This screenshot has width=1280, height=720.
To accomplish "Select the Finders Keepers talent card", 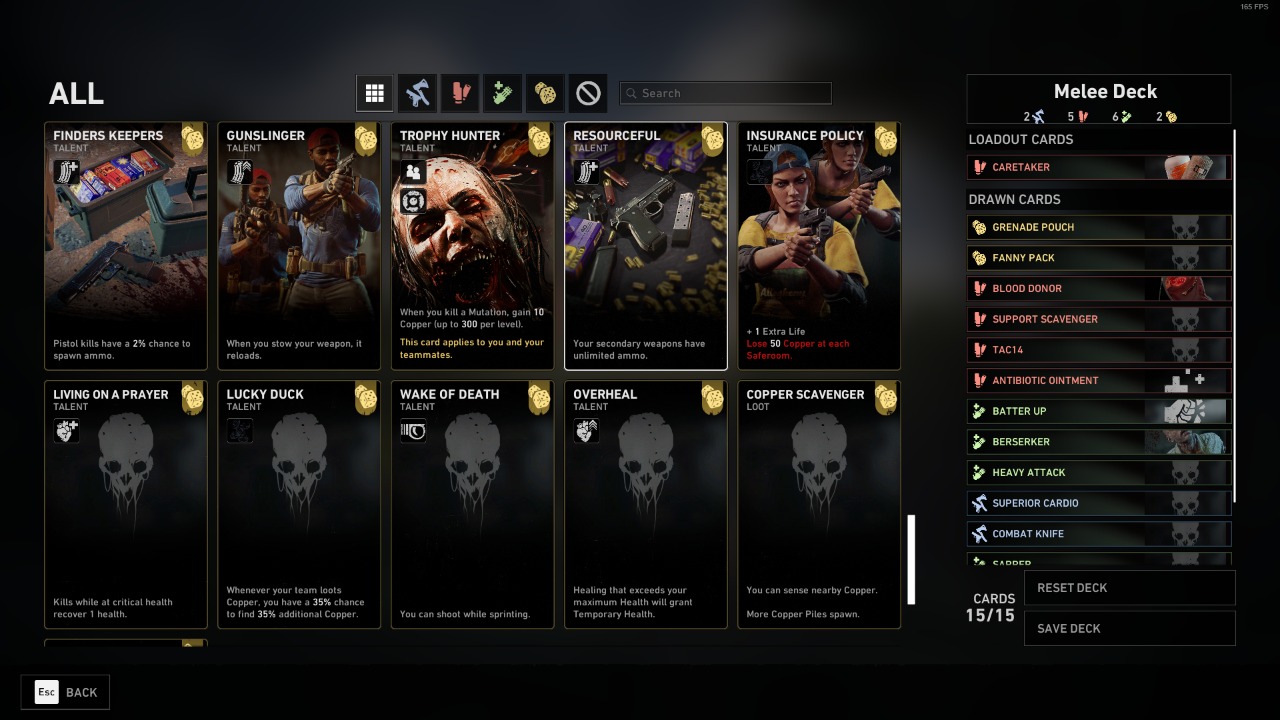I will click(x=126, y=246).
